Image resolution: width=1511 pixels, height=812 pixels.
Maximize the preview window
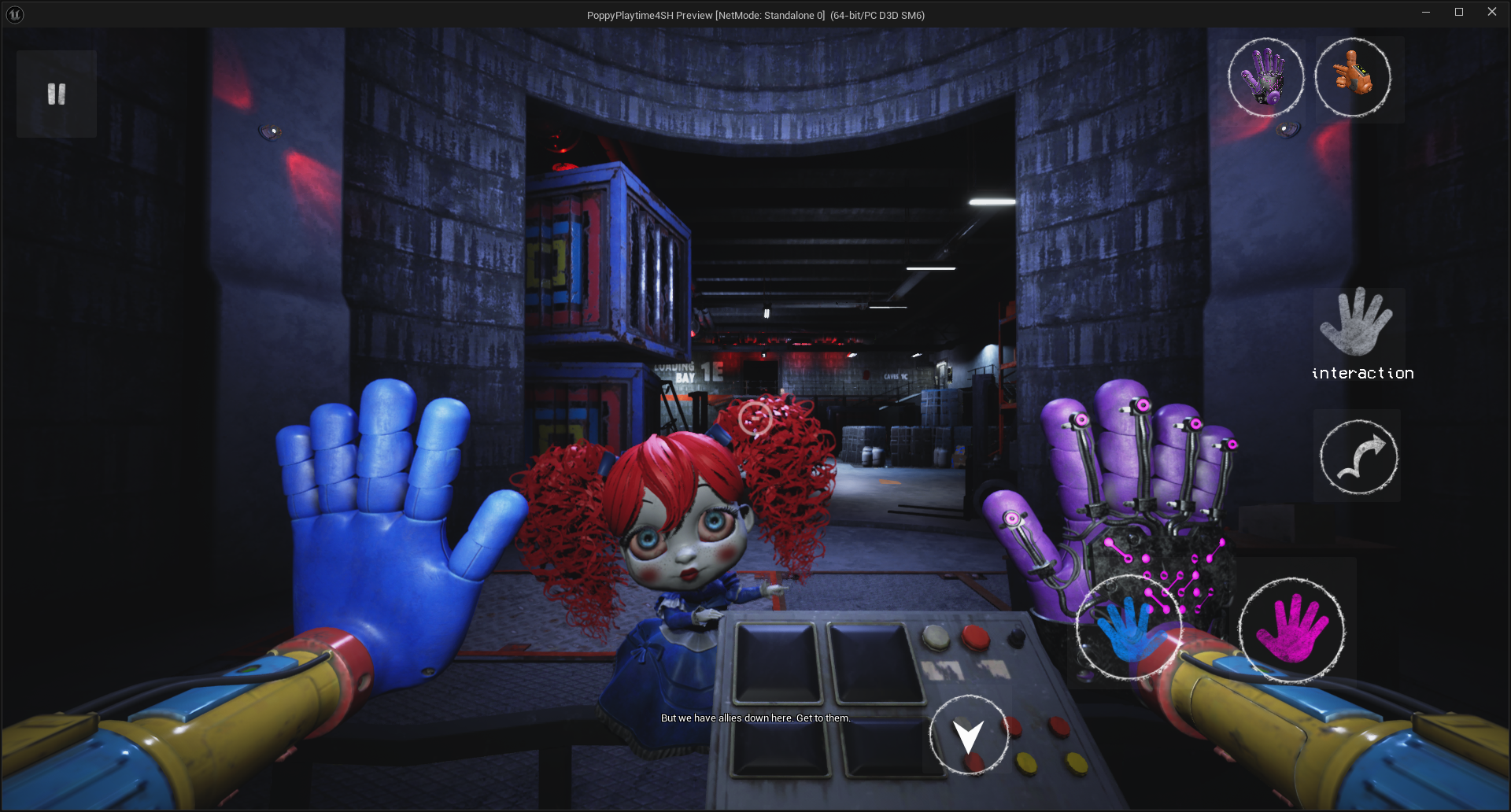(x=1458, y=12)
